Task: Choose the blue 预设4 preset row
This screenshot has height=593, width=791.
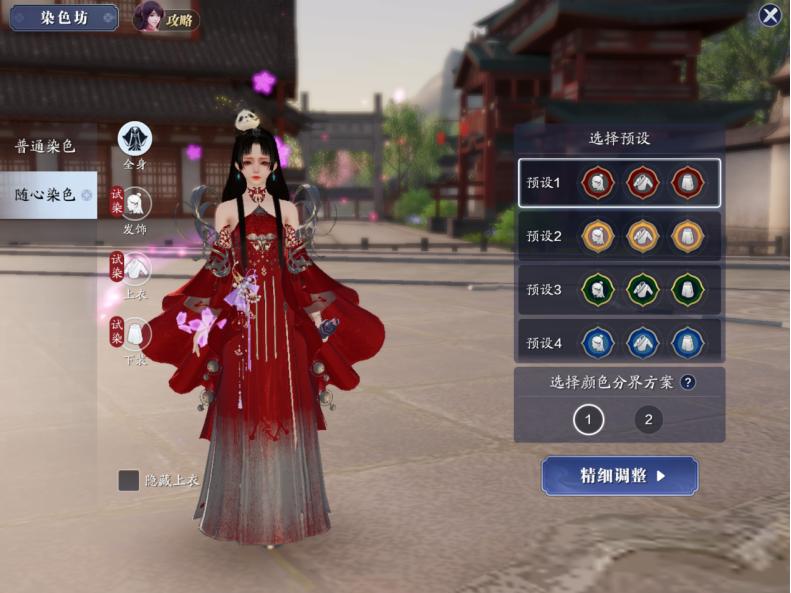Action: pos(619,342)
